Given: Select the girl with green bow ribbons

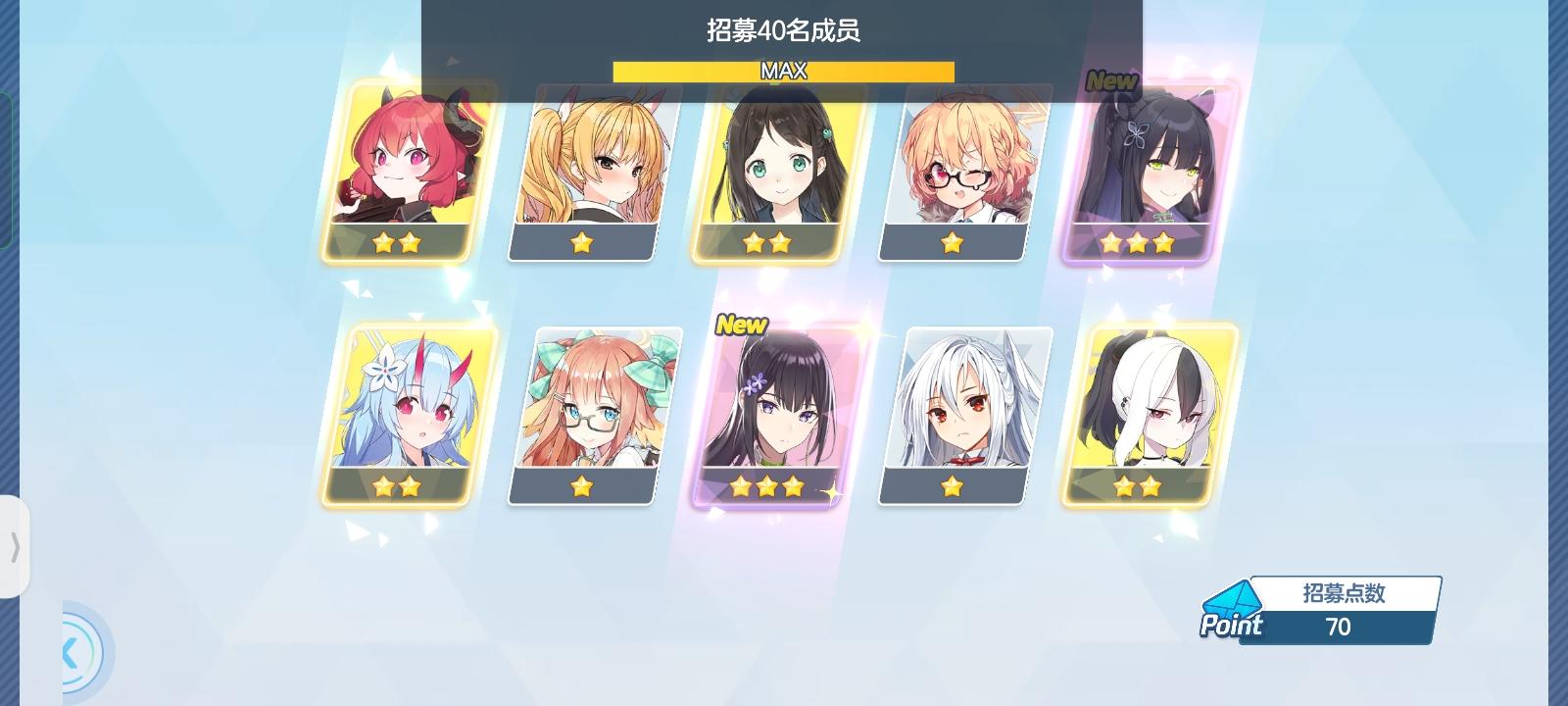Looking at the screenshot, I should pos(582,412).
